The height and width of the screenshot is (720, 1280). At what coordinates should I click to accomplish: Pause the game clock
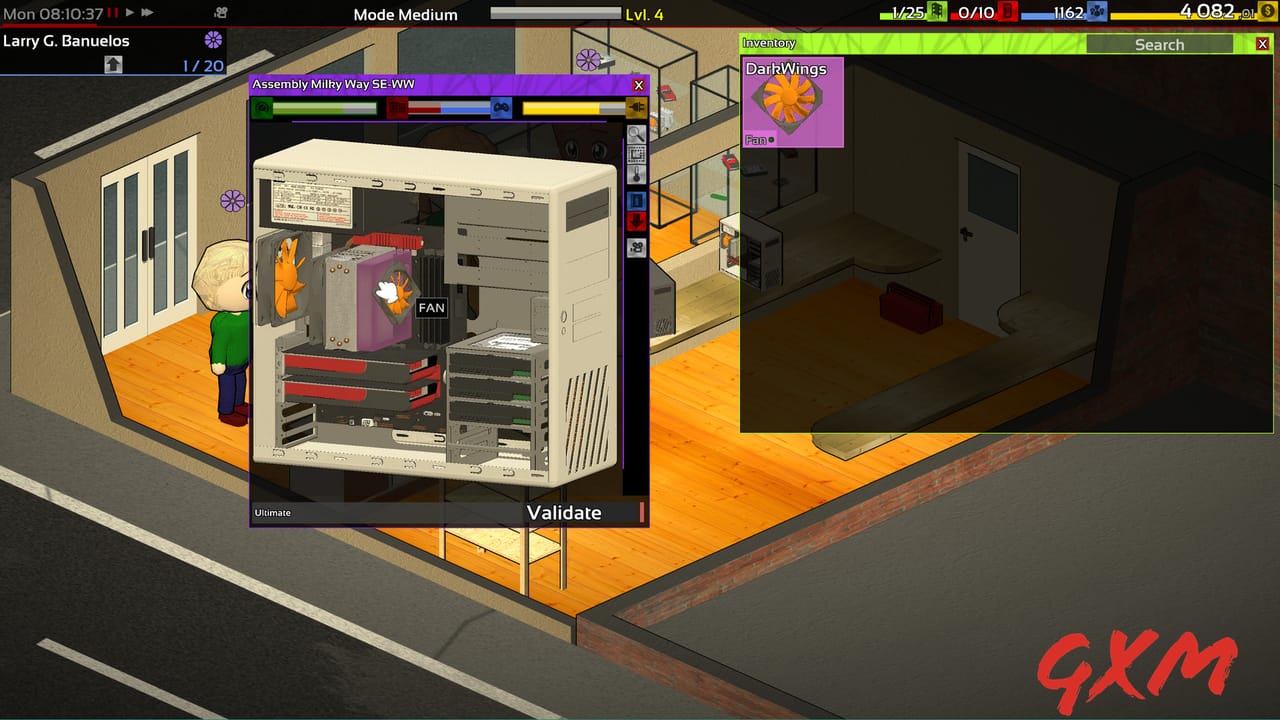113,13
